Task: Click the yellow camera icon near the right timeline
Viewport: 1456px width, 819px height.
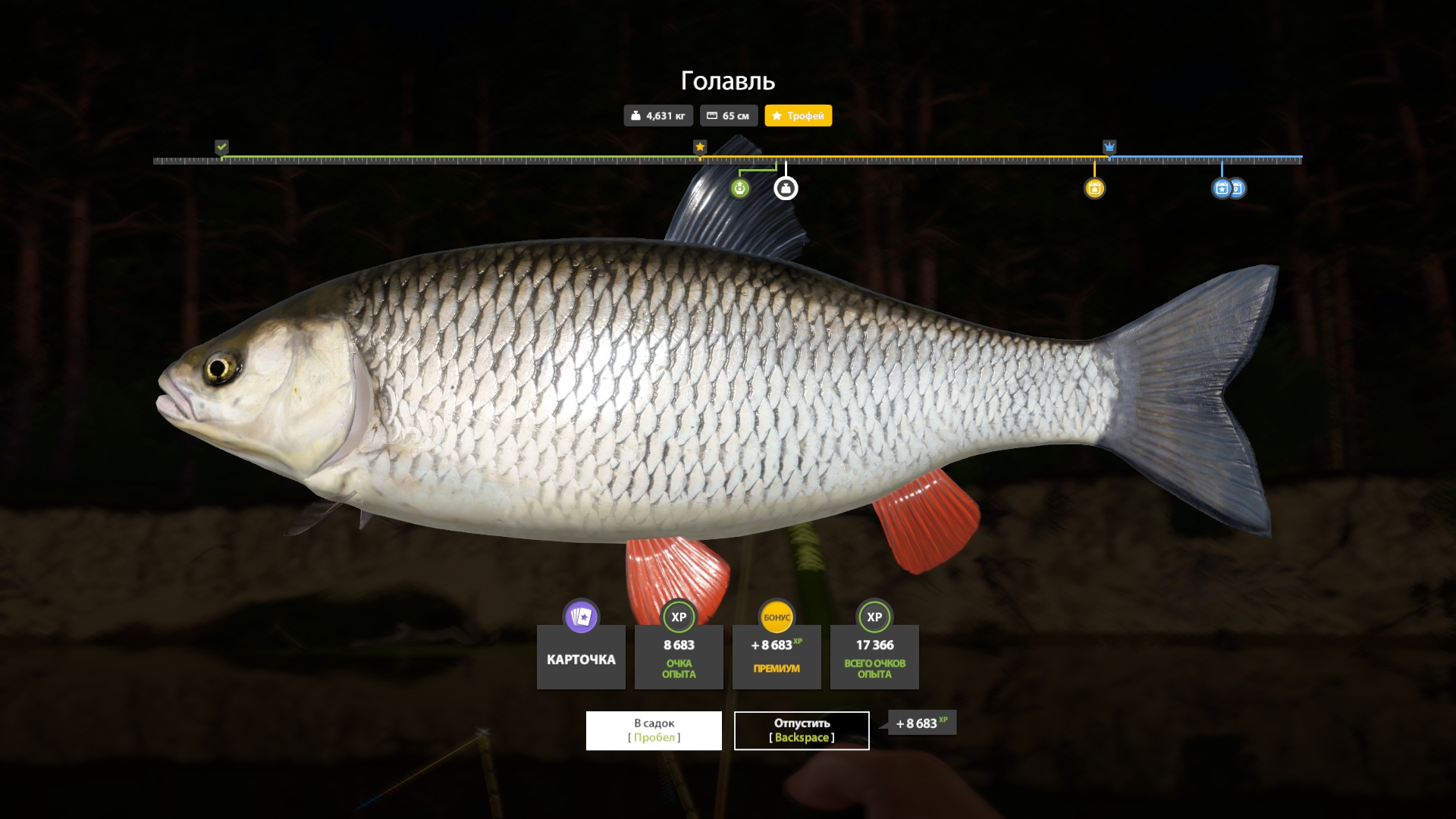Action: point(1095,187)
